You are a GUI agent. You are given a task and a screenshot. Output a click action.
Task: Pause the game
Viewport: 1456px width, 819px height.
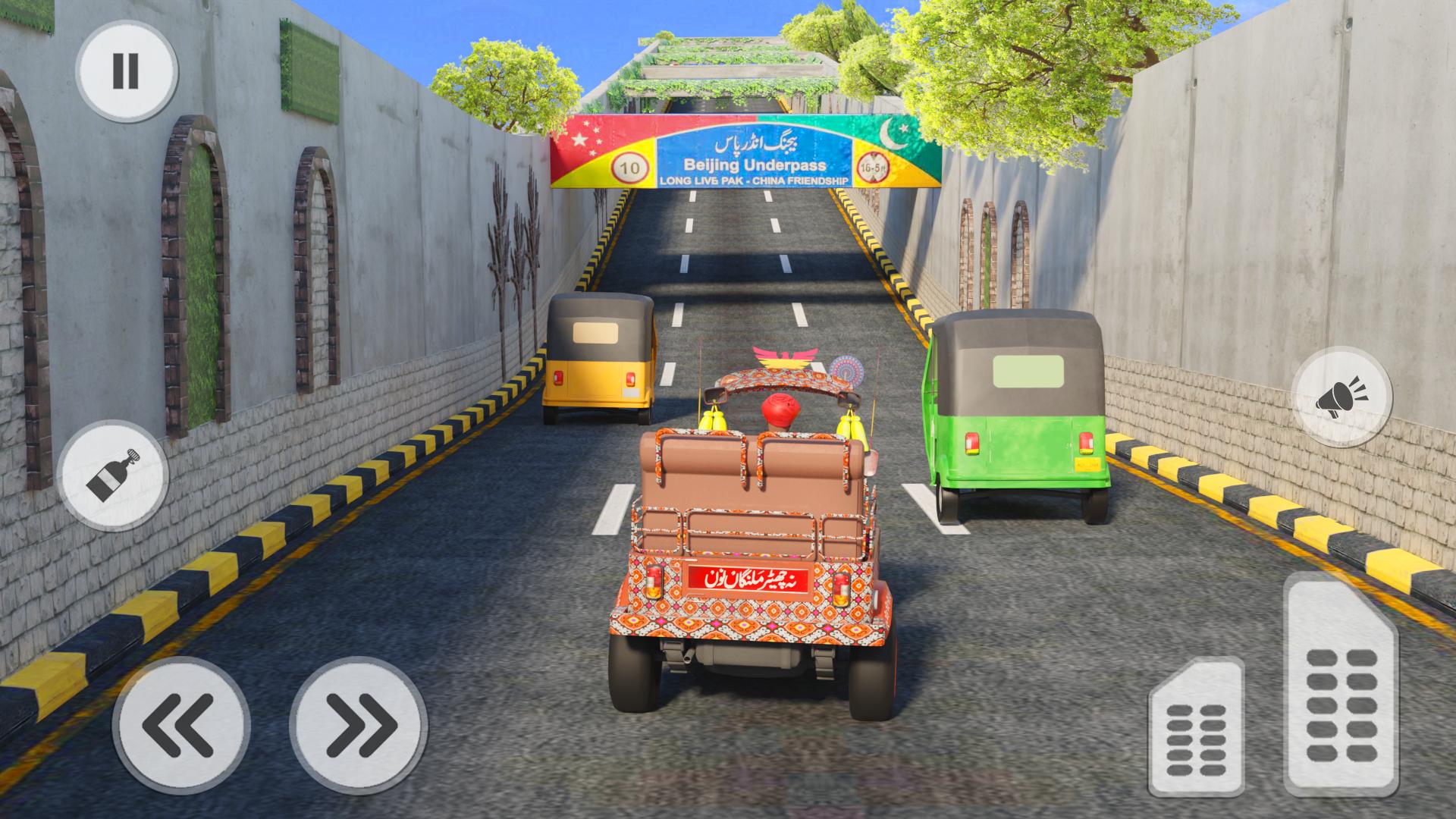point(126,71)
